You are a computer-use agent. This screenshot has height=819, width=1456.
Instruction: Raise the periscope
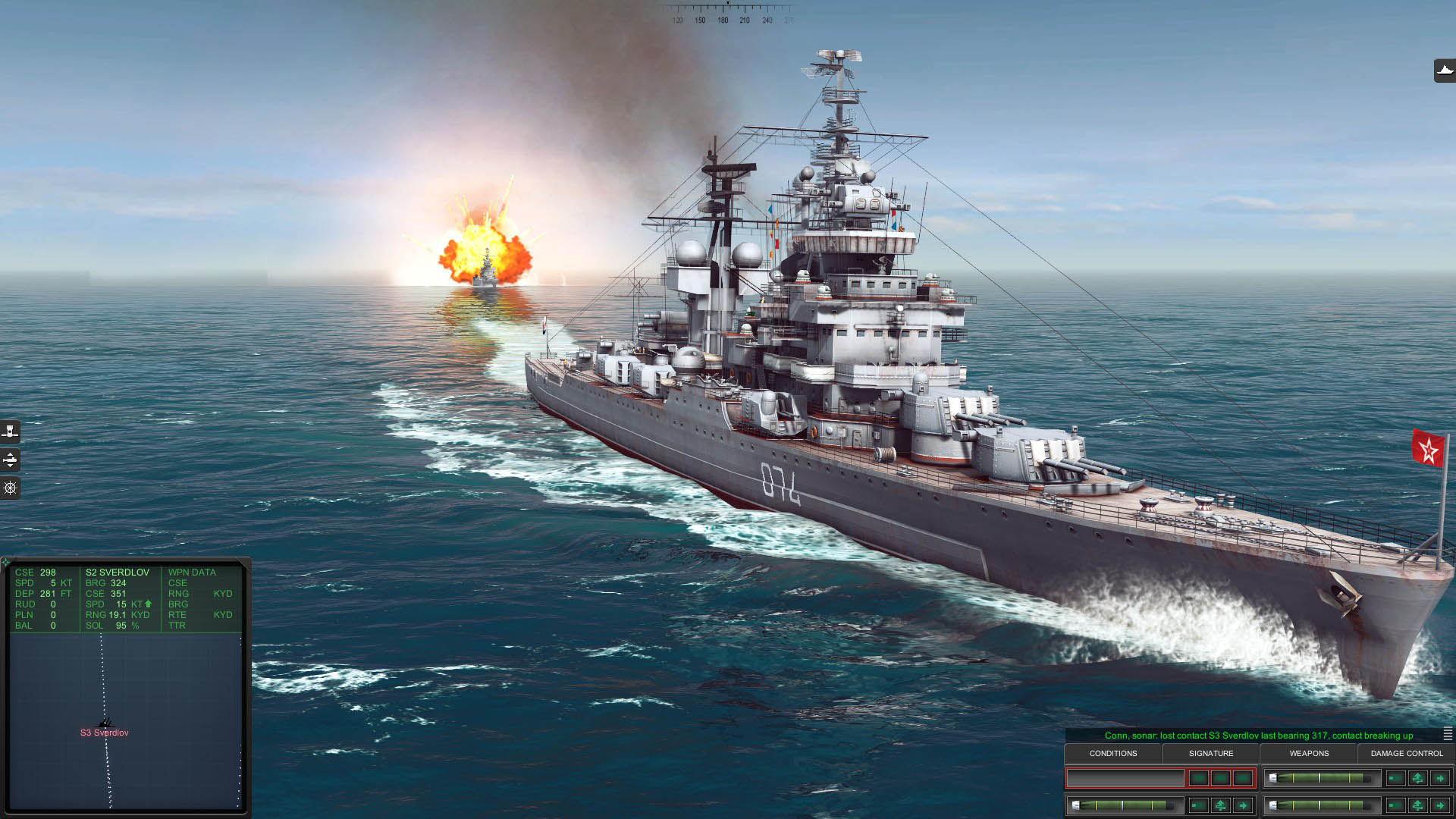(10, 431)
